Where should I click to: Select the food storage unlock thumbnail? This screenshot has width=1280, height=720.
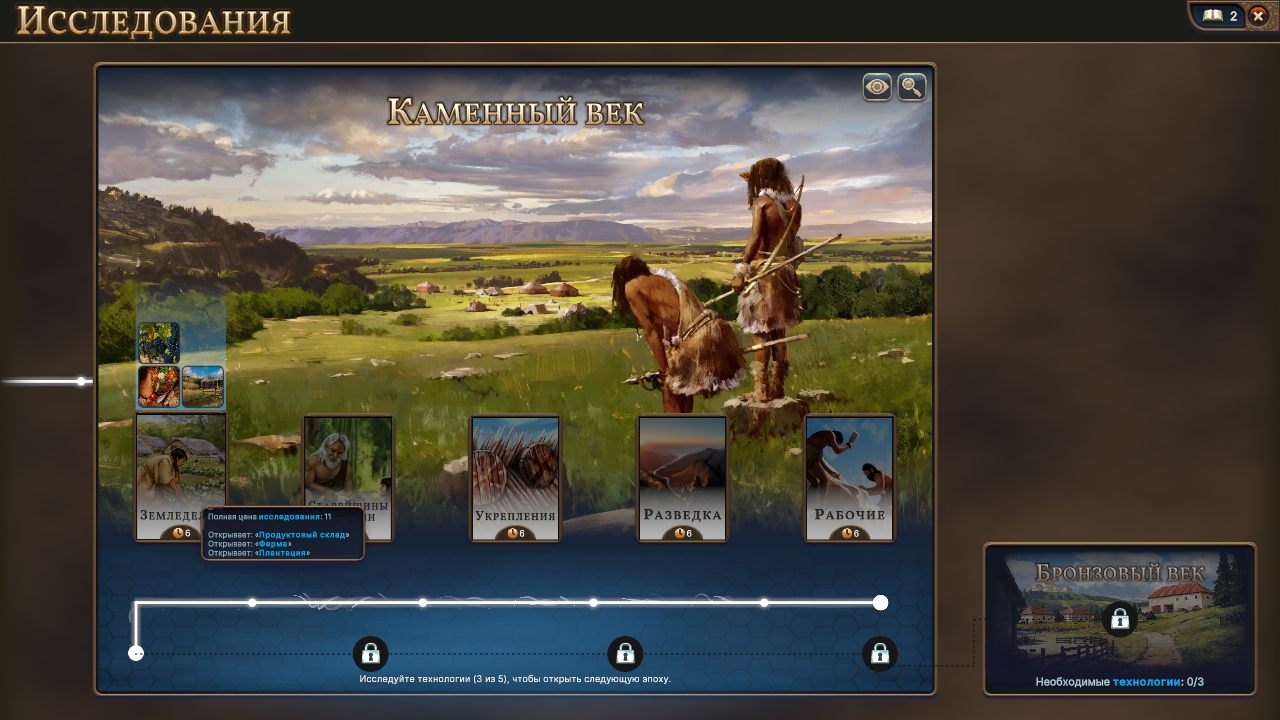[x=159, y=387]
